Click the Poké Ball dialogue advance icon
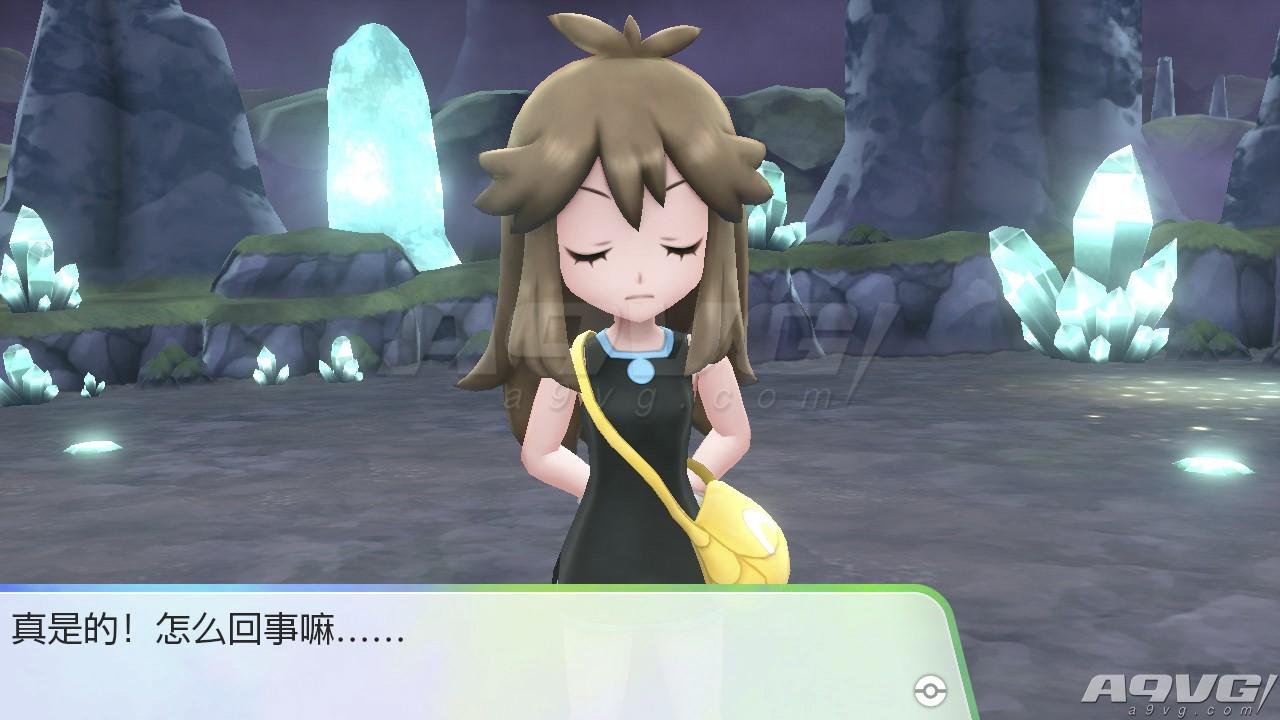This screenshot has width=1280, height=720. click(929, 689)
